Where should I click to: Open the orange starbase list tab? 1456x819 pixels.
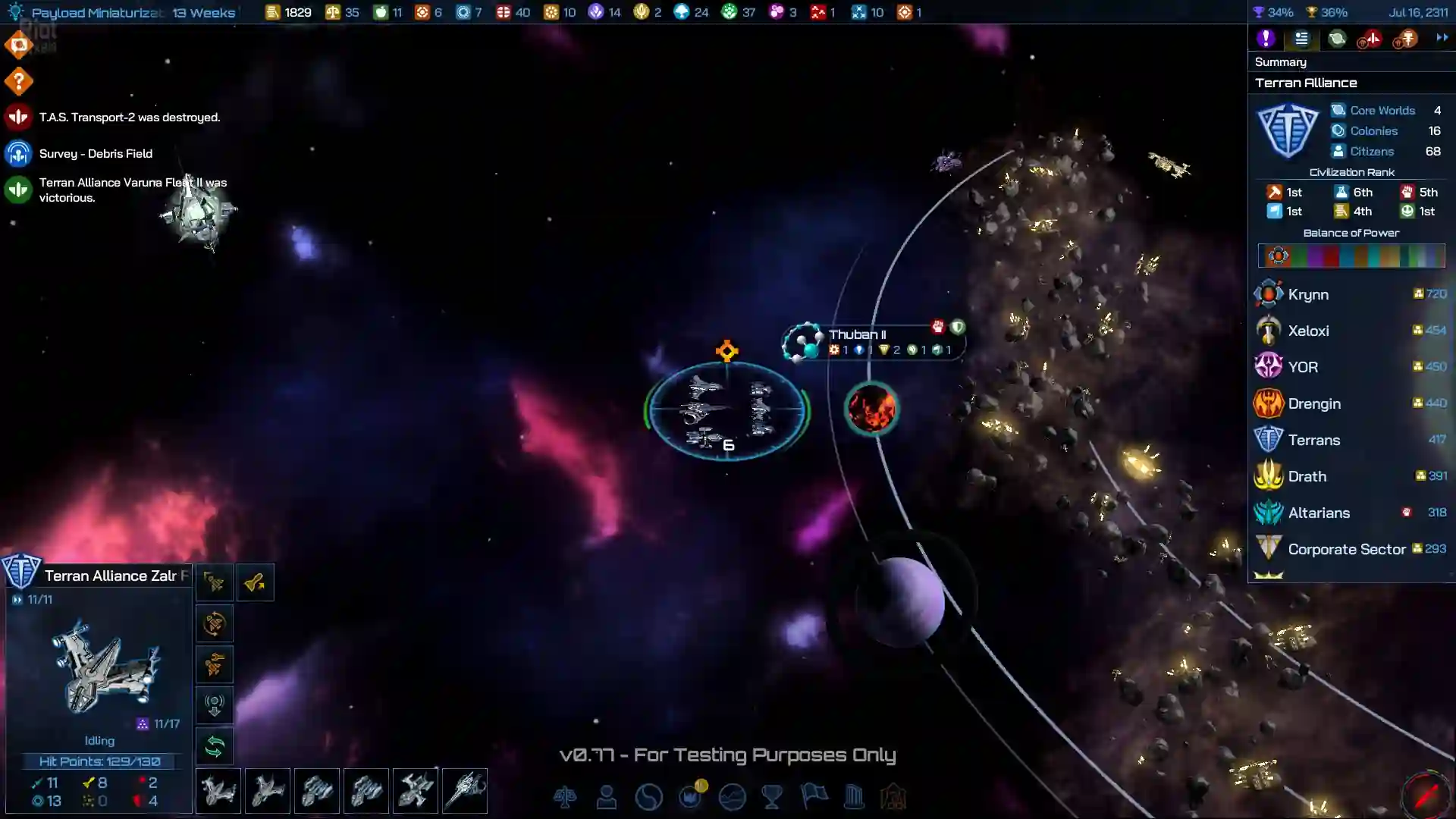point(1405,39)
